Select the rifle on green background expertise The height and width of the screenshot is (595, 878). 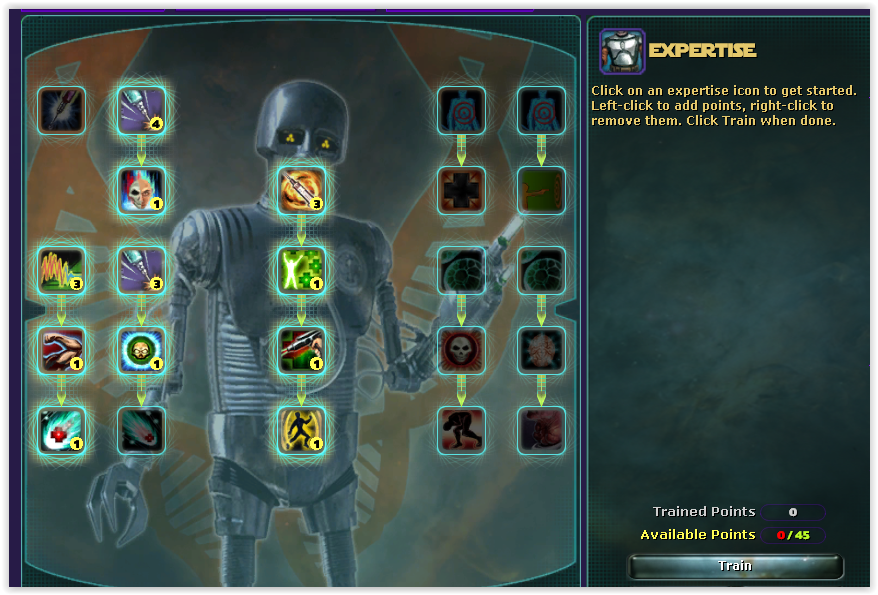point(301,350)
